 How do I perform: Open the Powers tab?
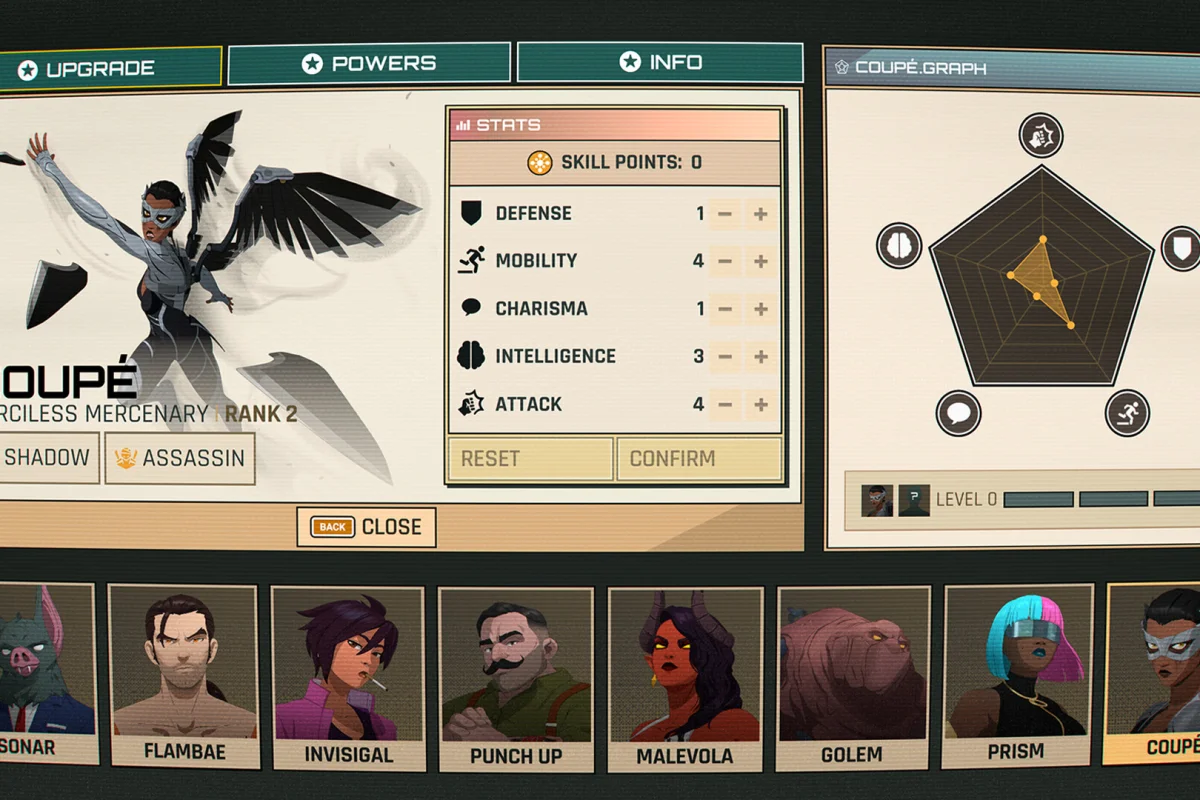(369, 64)
